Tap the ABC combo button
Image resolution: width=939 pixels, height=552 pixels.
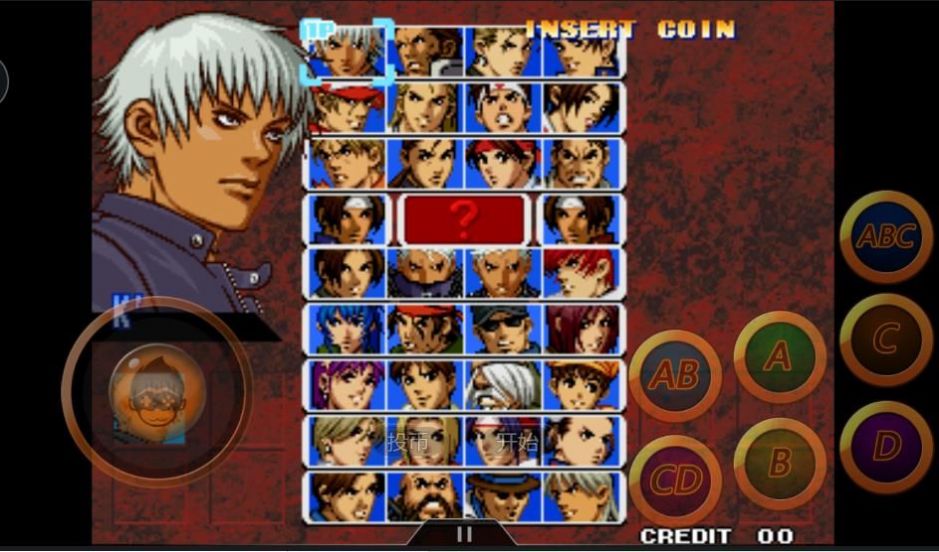tap(885, 237)
